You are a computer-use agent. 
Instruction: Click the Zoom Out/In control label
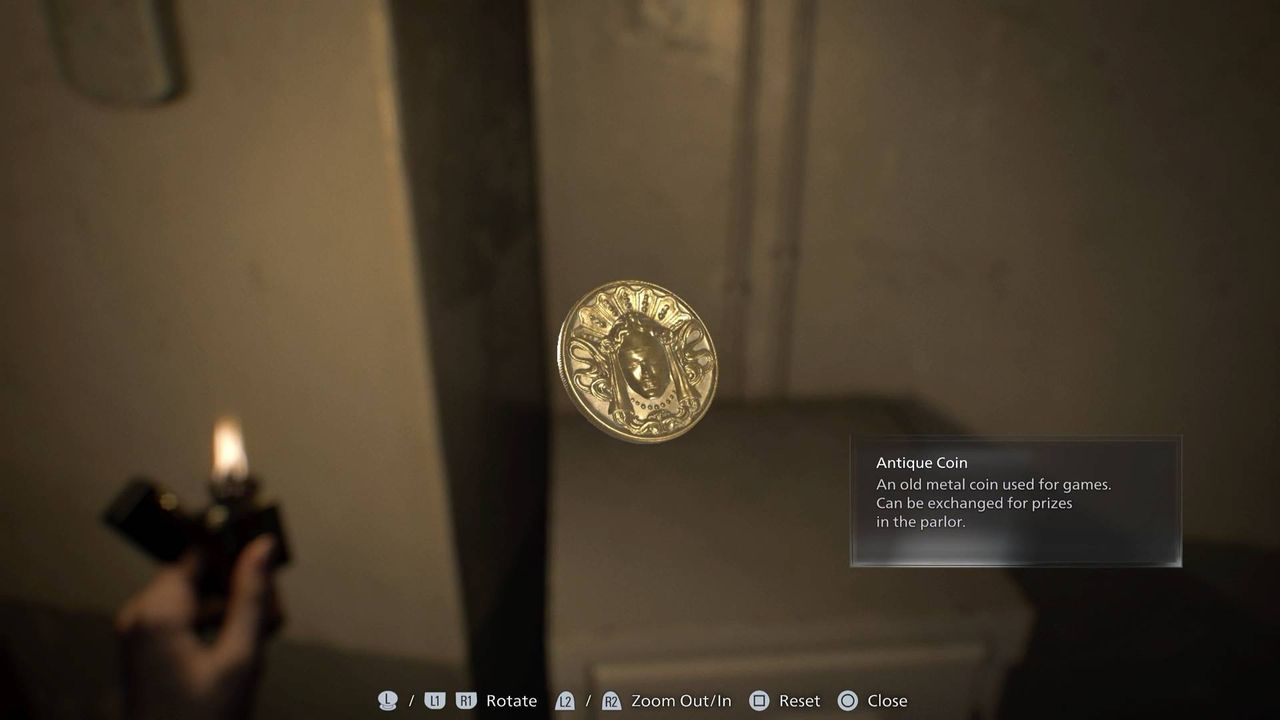tap(682, 701)
